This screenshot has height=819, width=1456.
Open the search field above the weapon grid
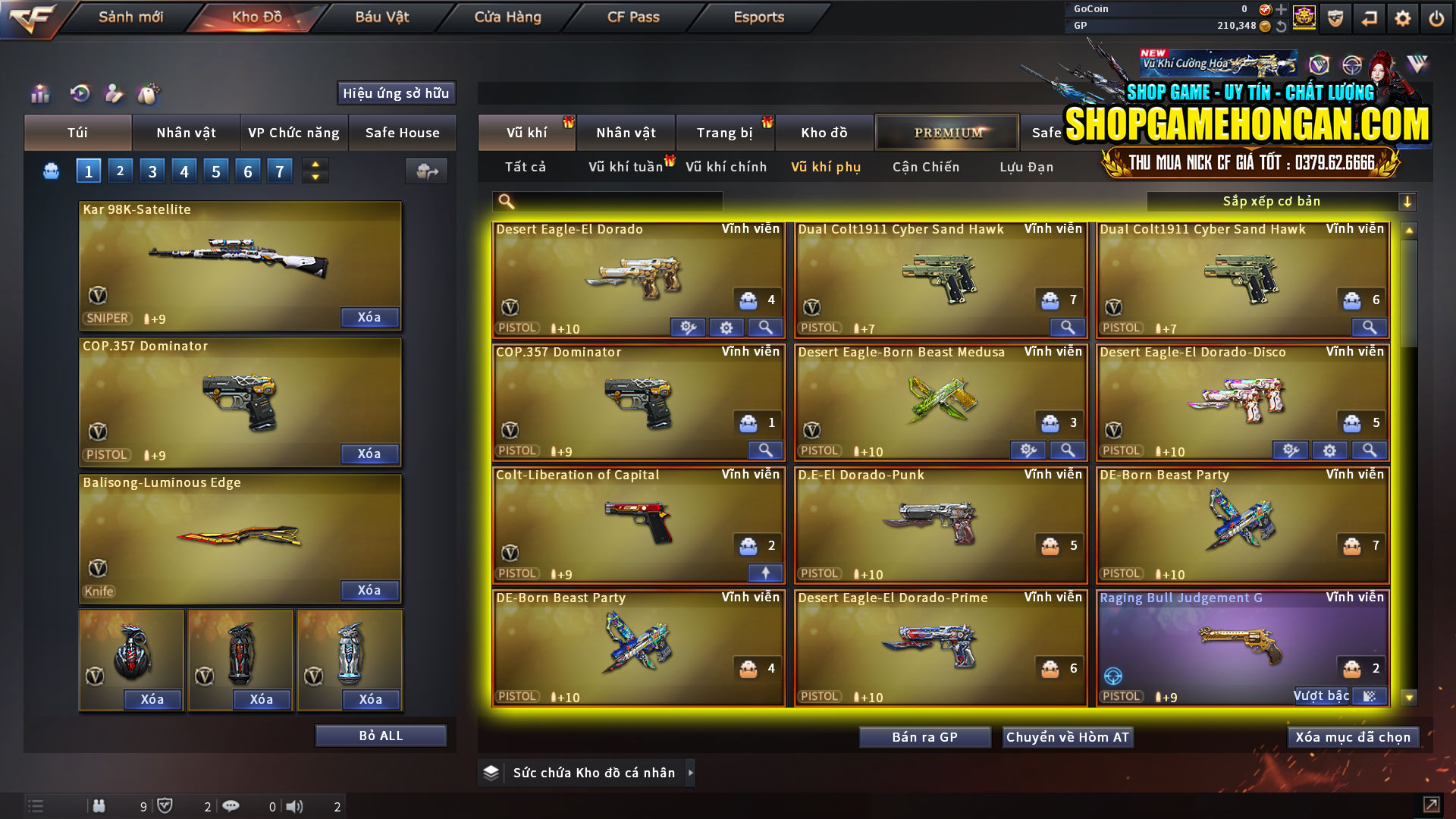607,201
